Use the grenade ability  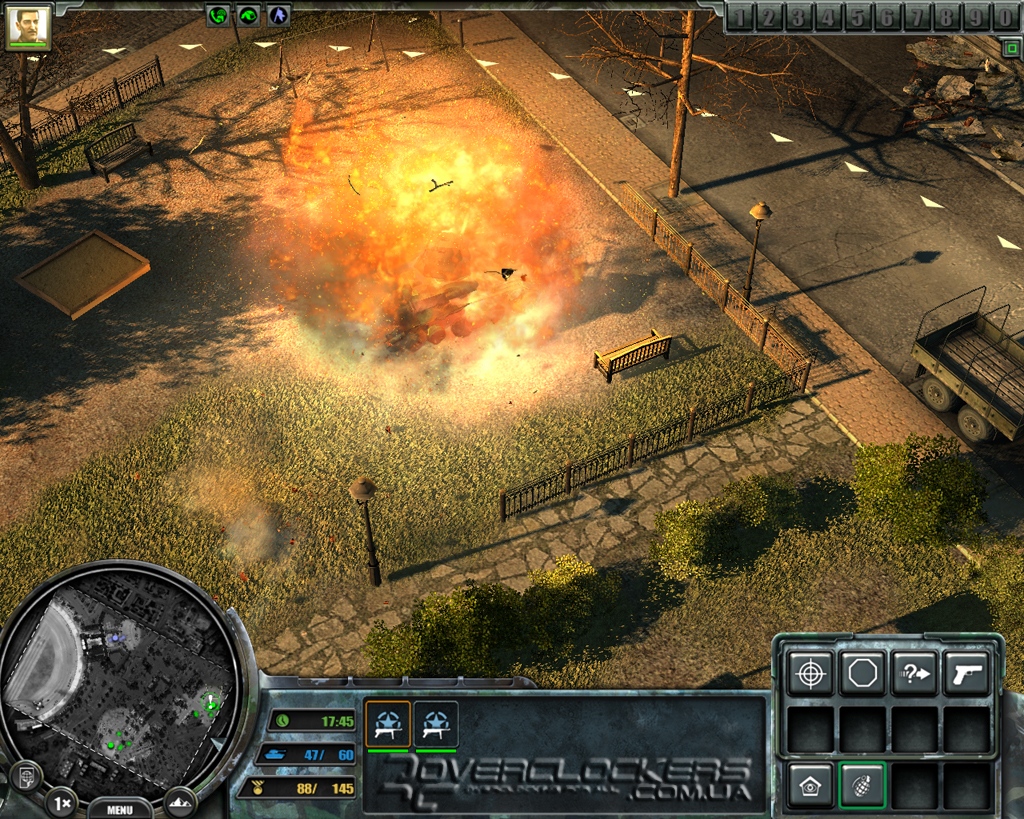(x=861, y=785)
